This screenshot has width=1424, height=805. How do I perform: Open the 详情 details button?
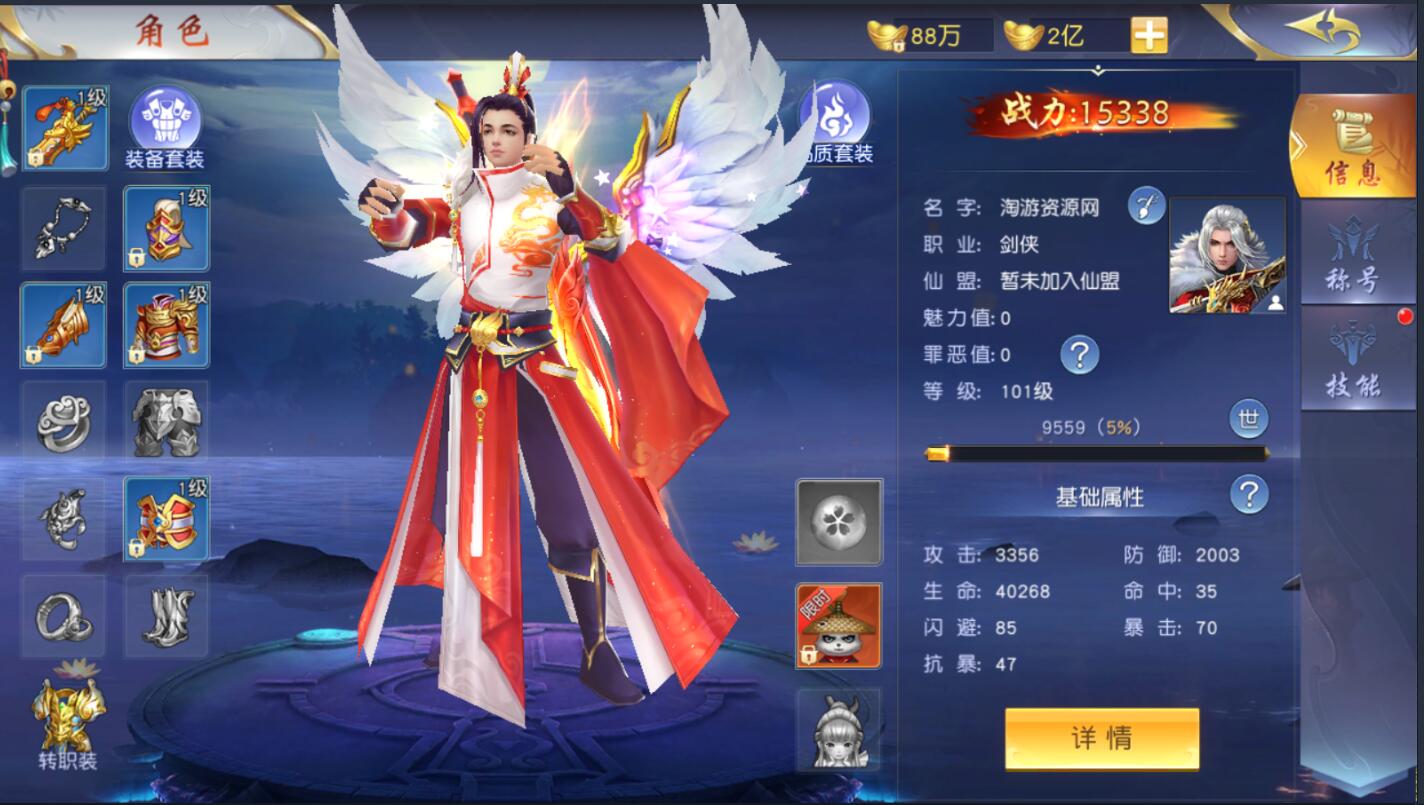[1101, 739]
